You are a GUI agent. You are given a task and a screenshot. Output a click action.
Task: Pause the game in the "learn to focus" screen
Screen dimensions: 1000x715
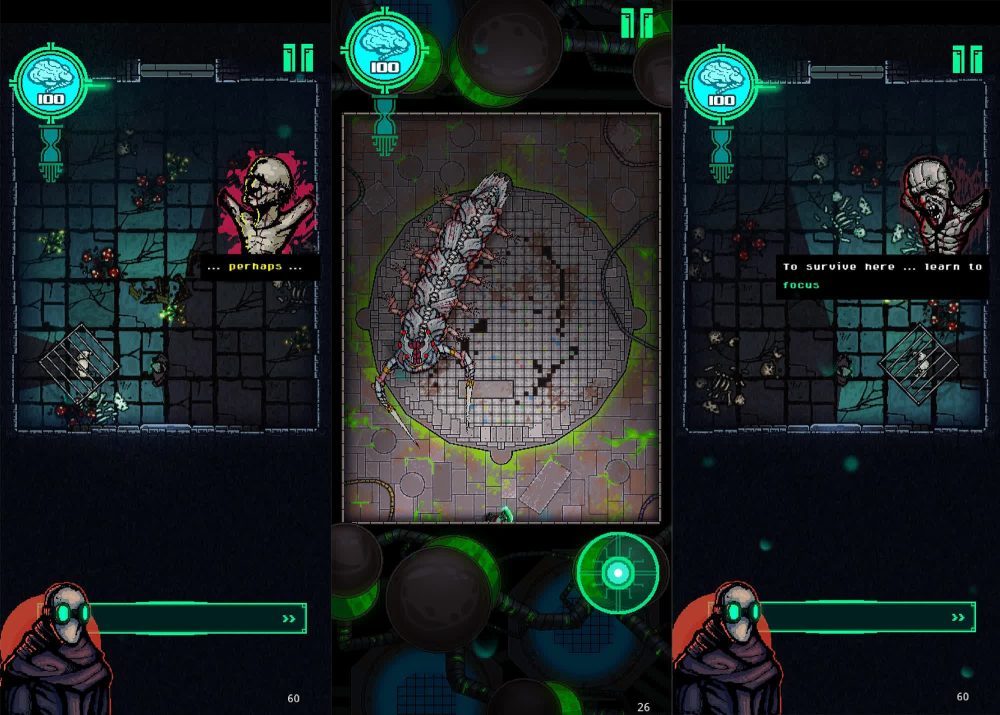(x=966, y=59)
